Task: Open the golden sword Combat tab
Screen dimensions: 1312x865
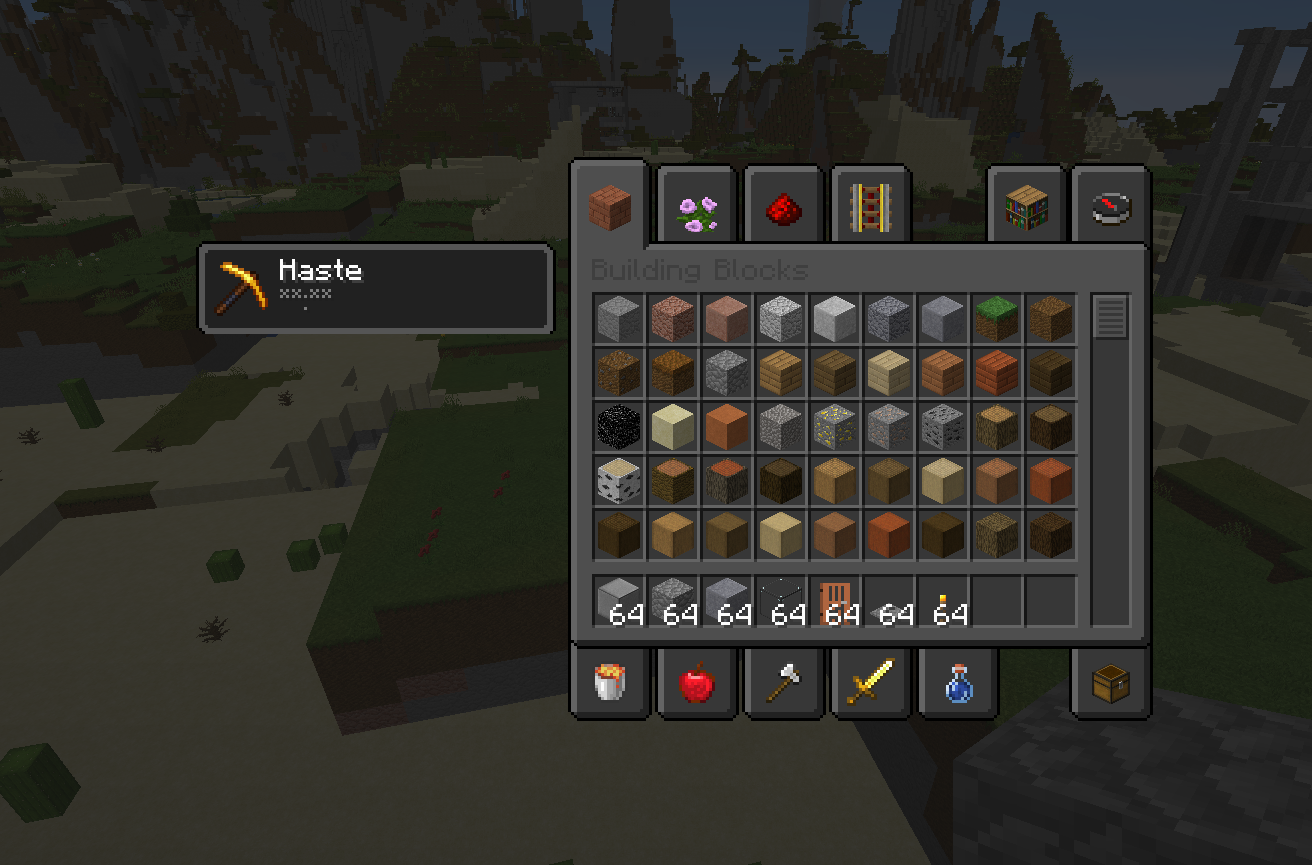Action: [x=870, y=684]
